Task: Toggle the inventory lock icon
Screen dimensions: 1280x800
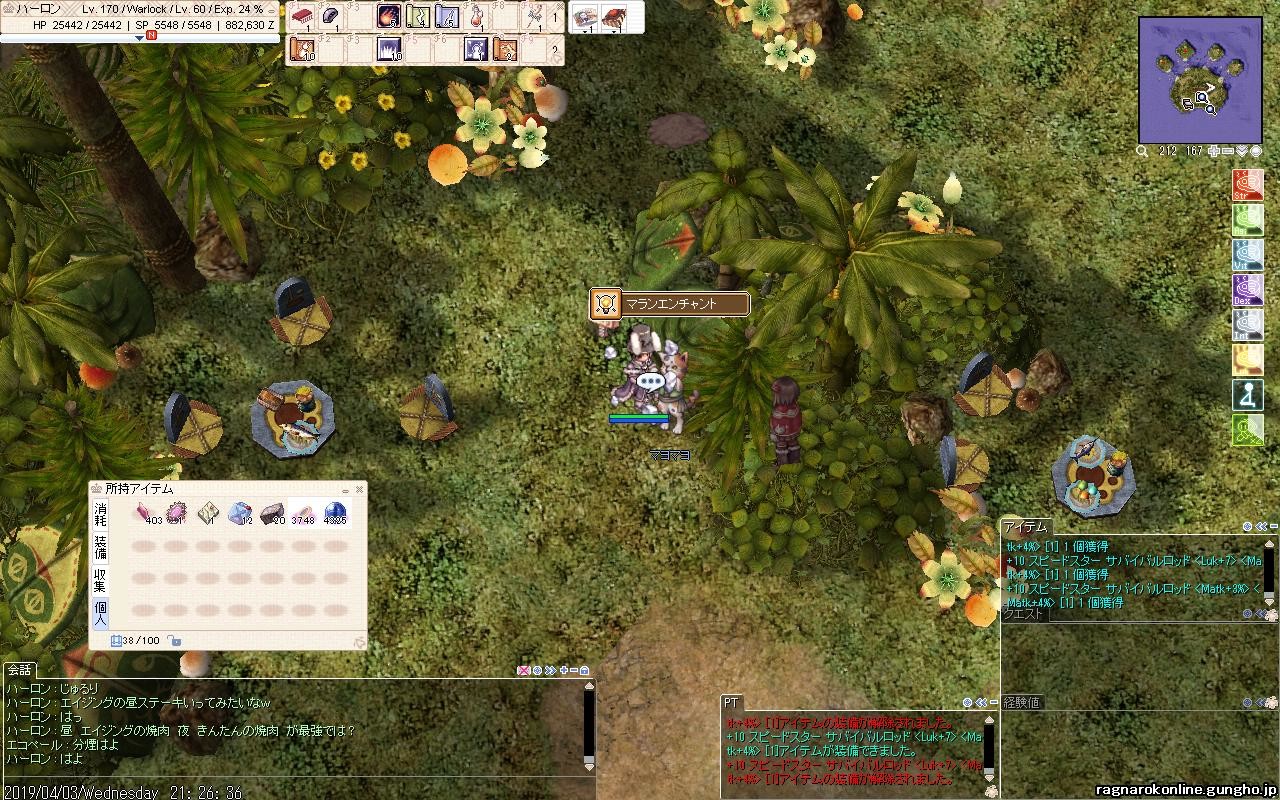Action: (174, 641)
